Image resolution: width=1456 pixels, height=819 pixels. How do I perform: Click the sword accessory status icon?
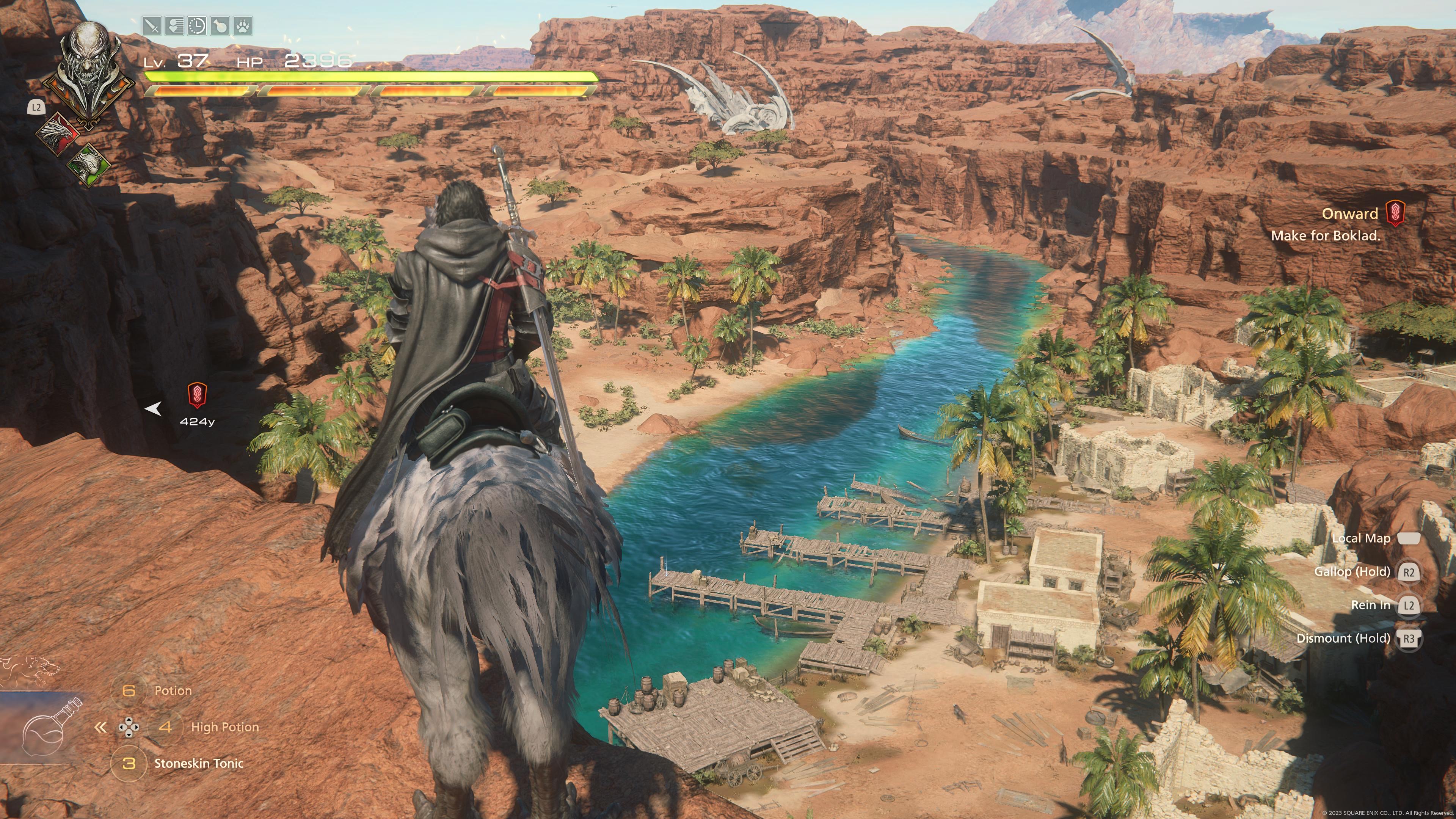(x=152, y=26)
